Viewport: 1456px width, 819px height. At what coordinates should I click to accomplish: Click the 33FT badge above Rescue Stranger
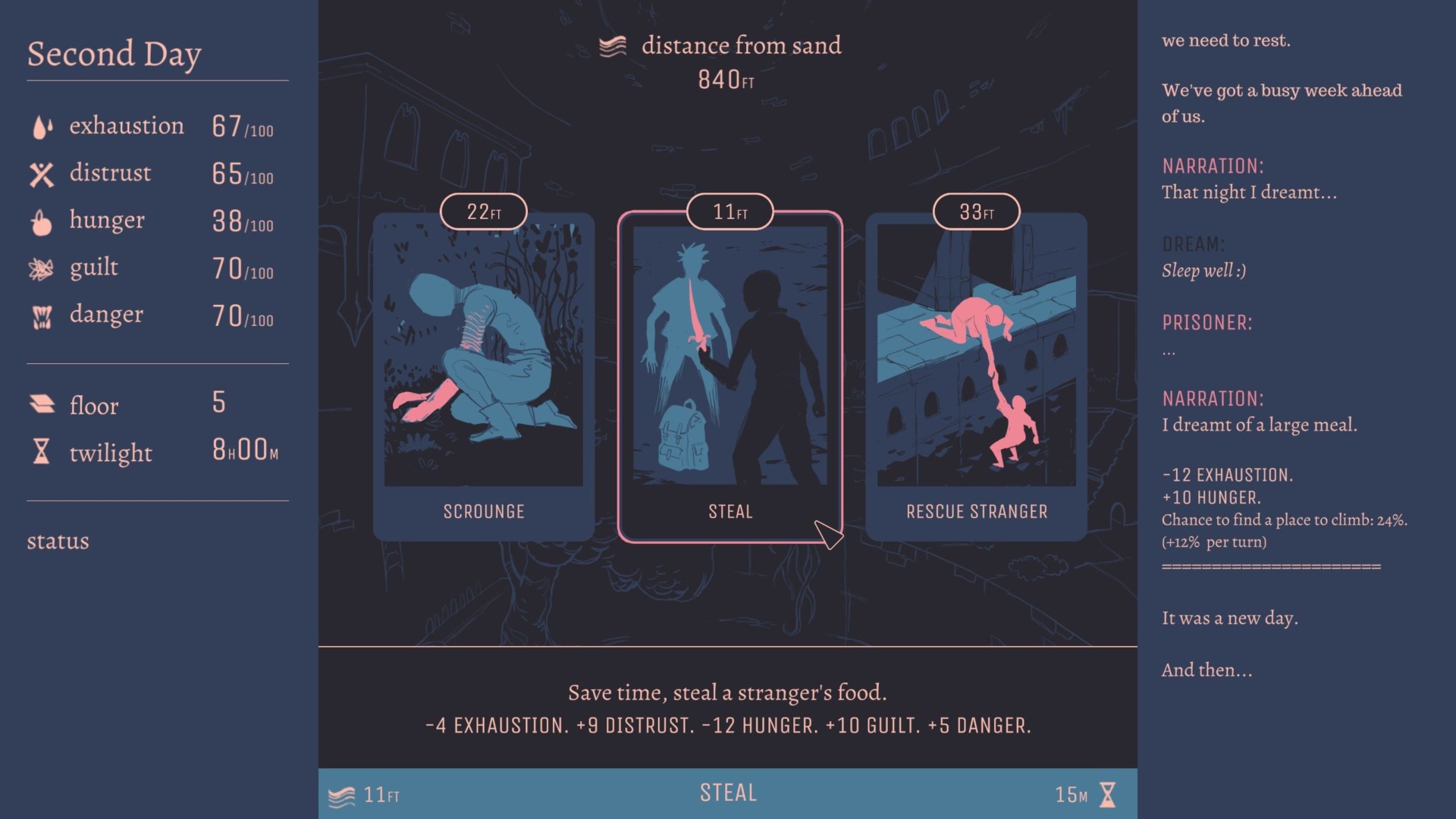tap(976, 211)
